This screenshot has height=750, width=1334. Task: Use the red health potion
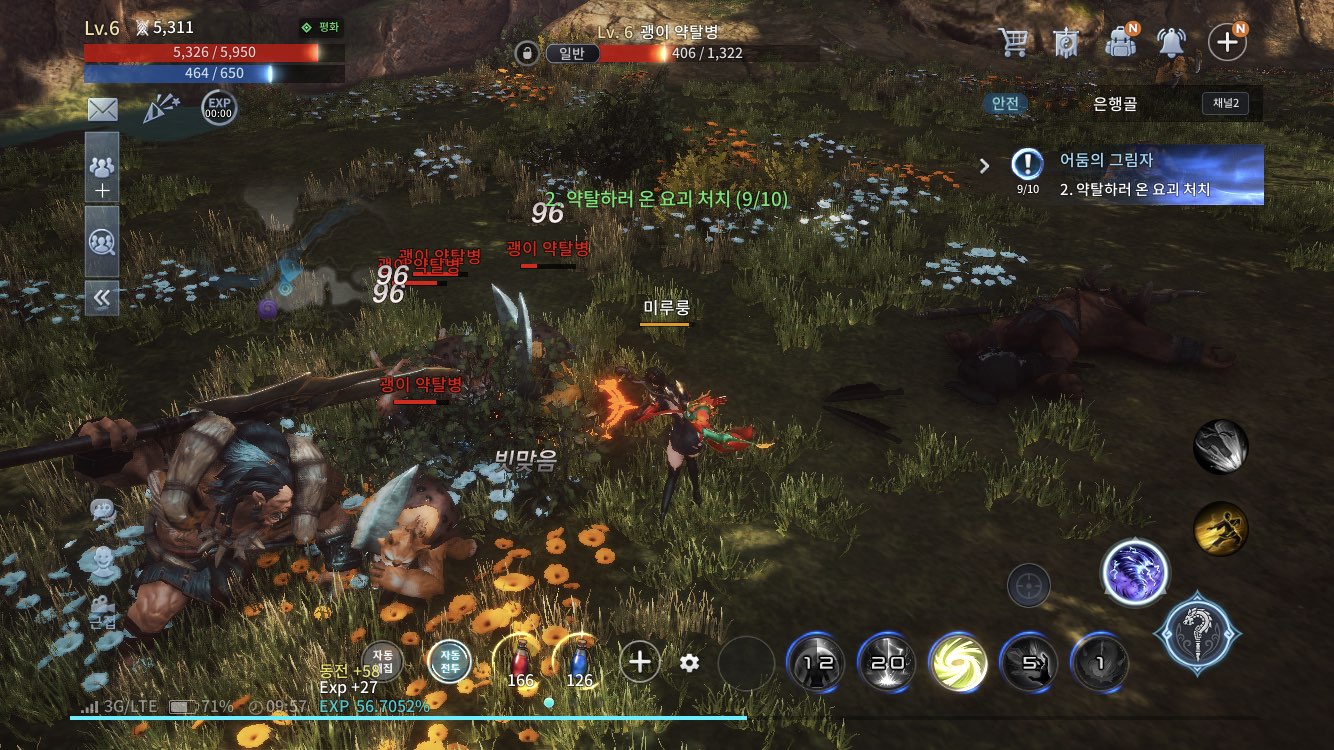(520, 663)
